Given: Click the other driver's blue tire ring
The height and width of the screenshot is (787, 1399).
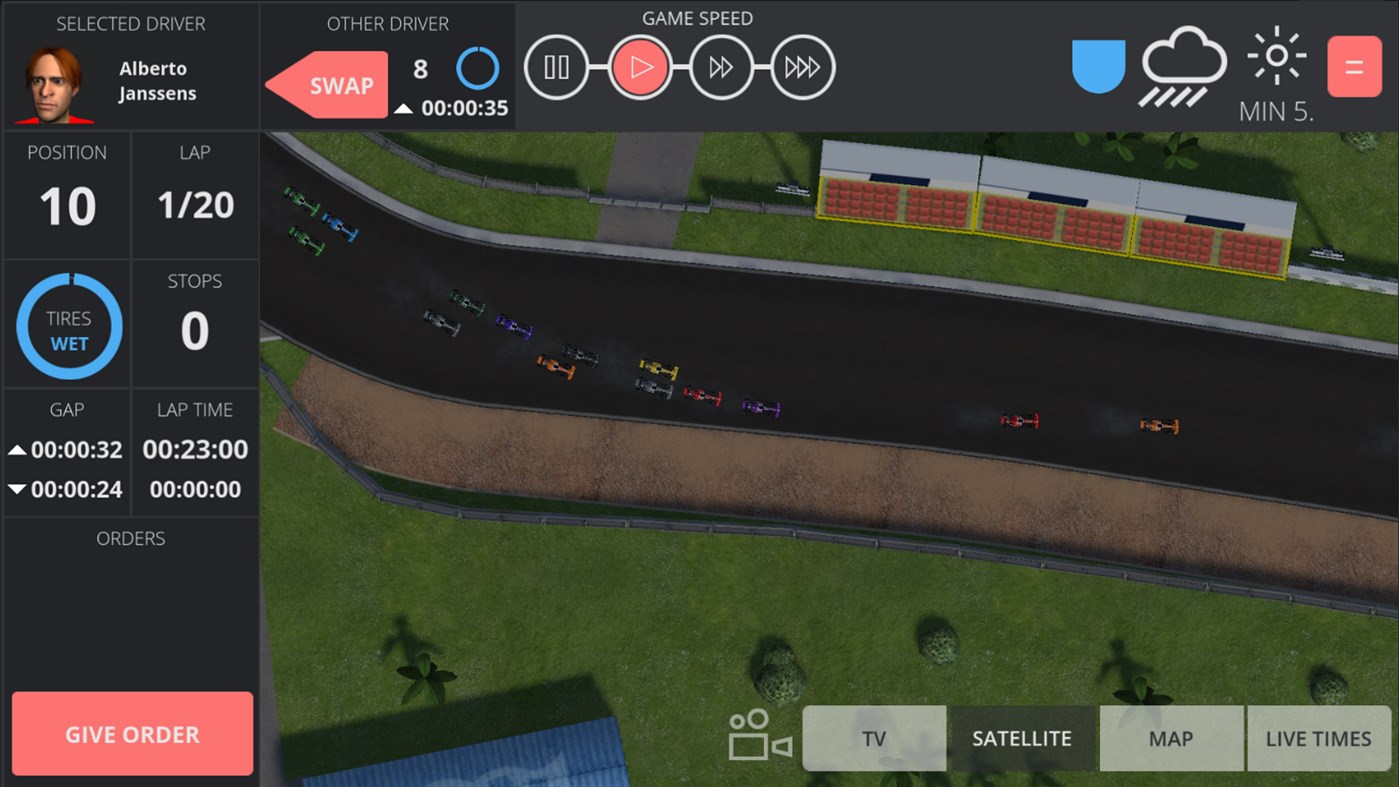Looking at the screenshot, I should pos(478,68).
